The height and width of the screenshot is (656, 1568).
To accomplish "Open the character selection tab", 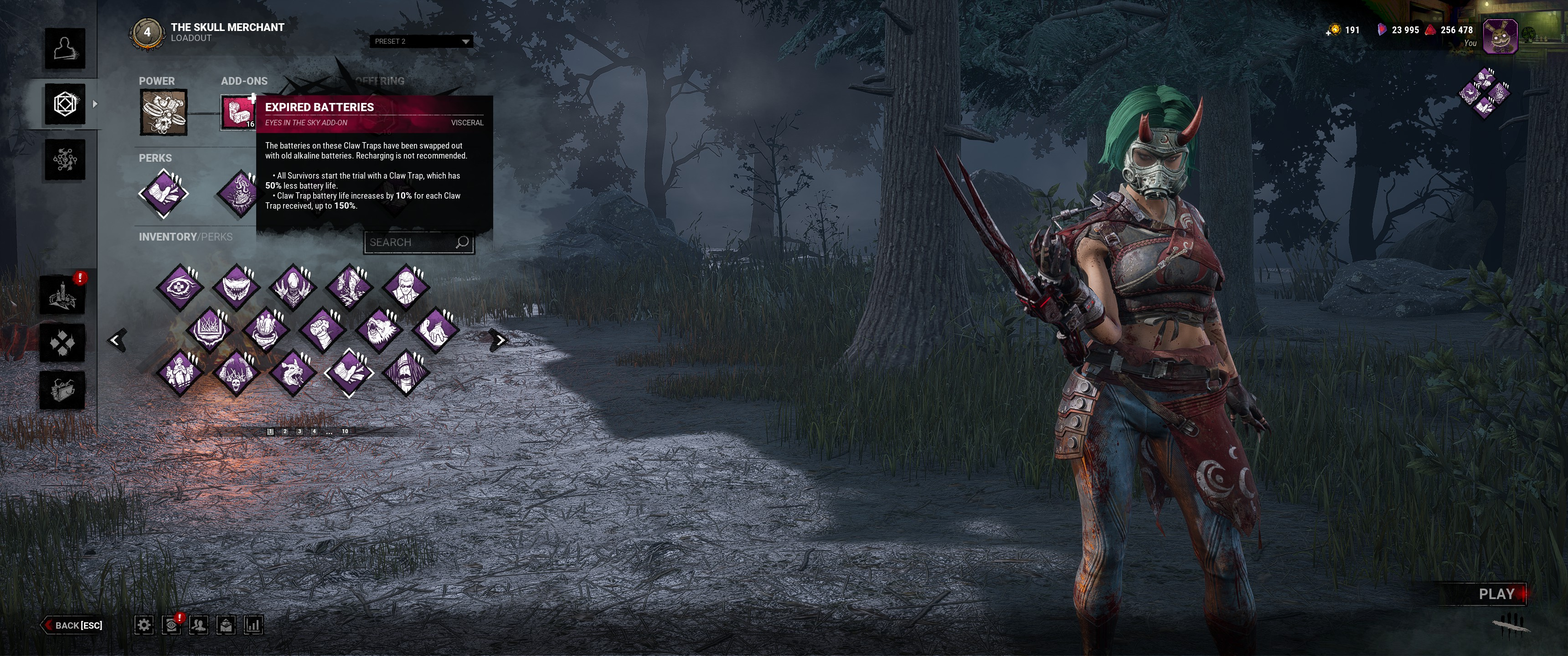I will coord(65,49).
